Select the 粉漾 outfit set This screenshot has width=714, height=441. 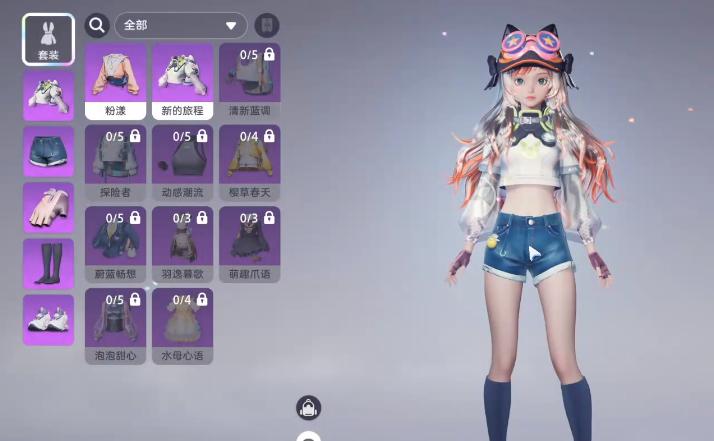tap(116, 81)
